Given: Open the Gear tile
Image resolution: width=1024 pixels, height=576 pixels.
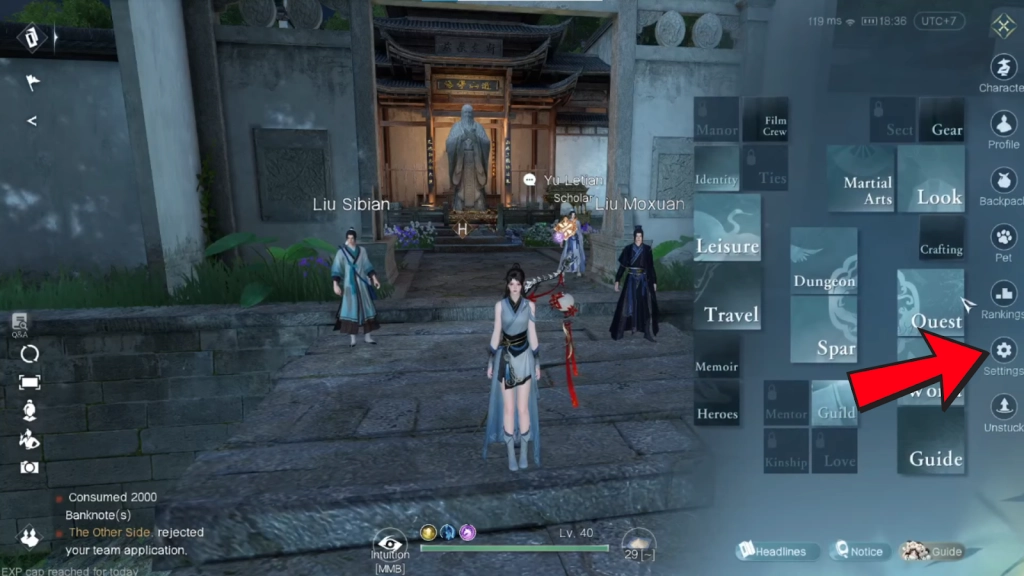Looking at the screenshot, I should (x=941, y=120).
